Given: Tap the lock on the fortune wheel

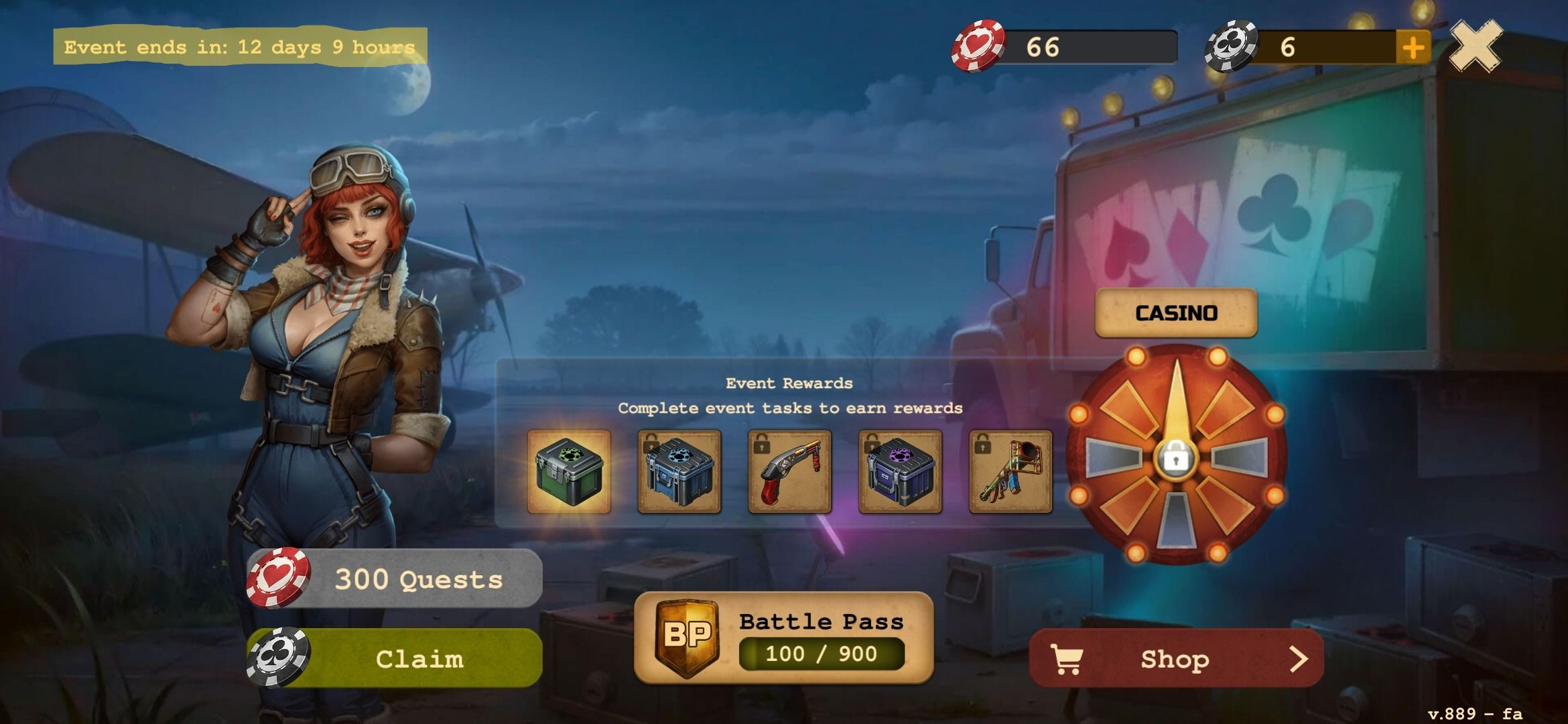Looking at the screenshot, I should pyautogui.click(x=1177, y=460).
